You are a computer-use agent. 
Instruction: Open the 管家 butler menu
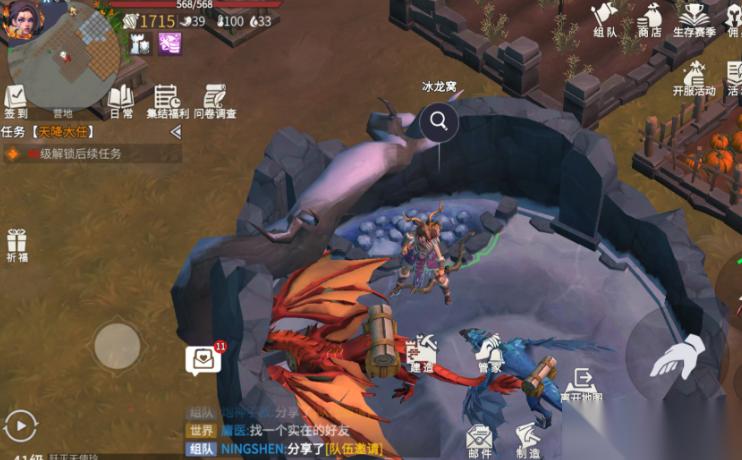(x=489, y=356)
